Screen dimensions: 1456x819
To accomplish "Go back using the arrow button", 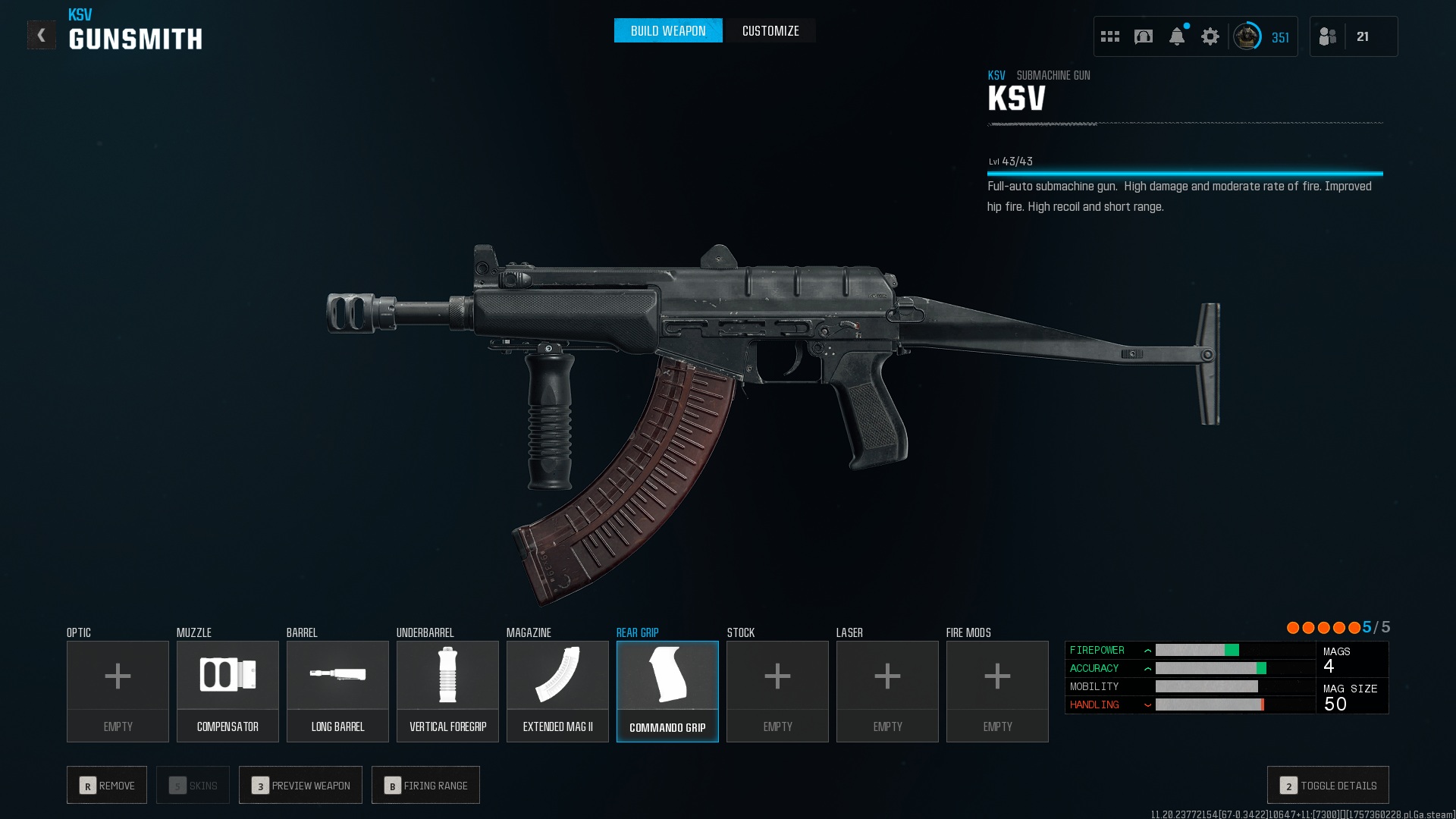I will [x=42, y=35].
